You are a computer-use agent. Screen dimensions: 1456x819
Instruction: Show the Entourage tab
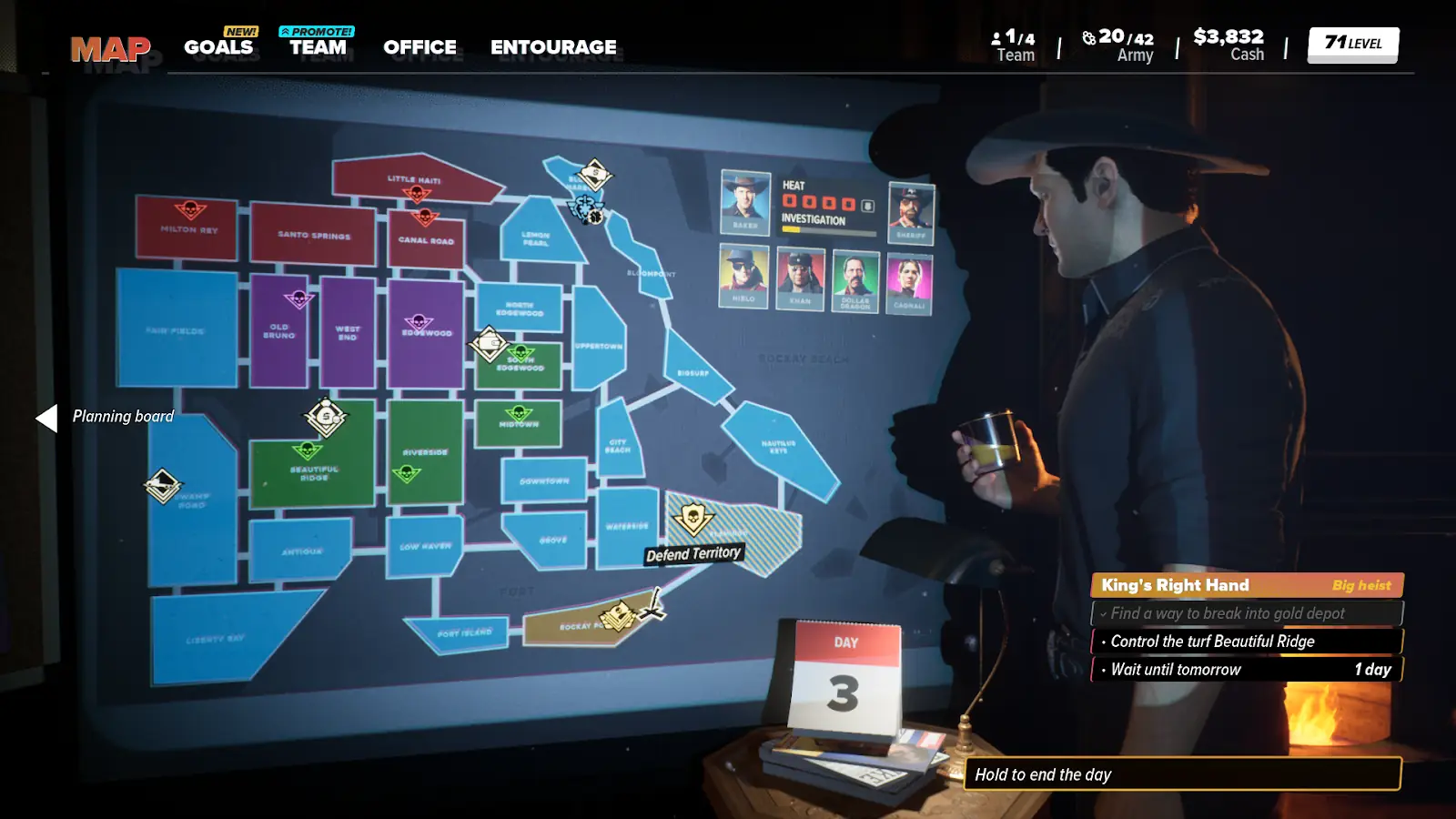point(553,47)
